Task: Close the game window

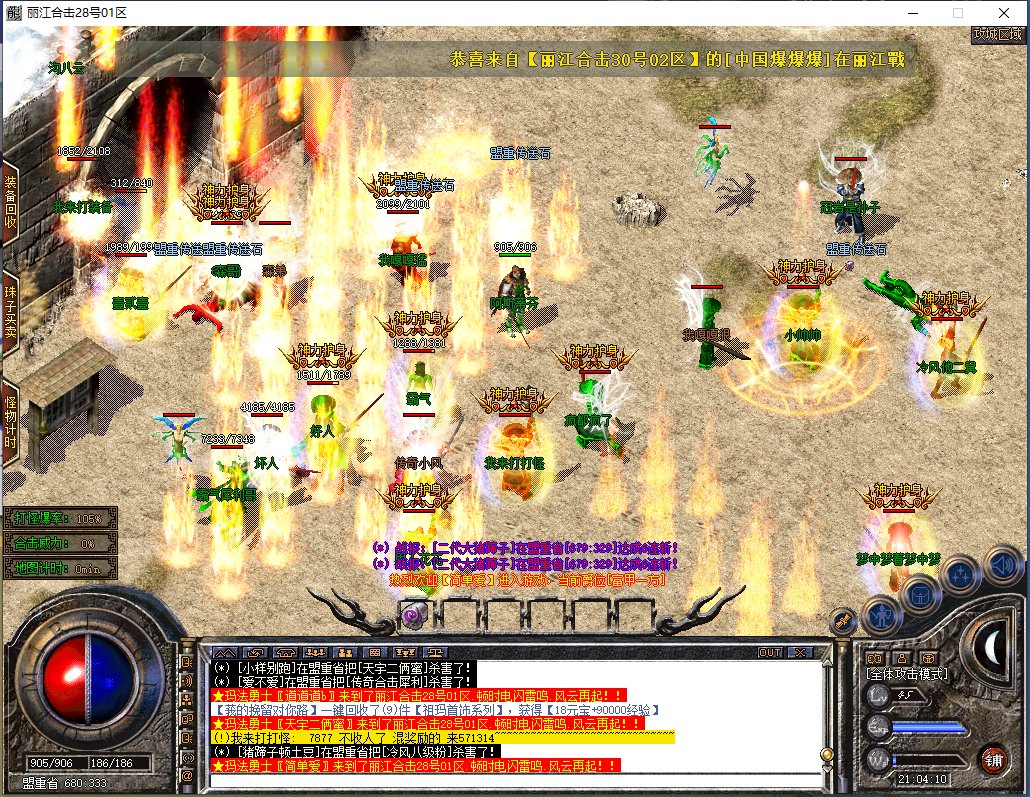Action: tap(1003, 12)
